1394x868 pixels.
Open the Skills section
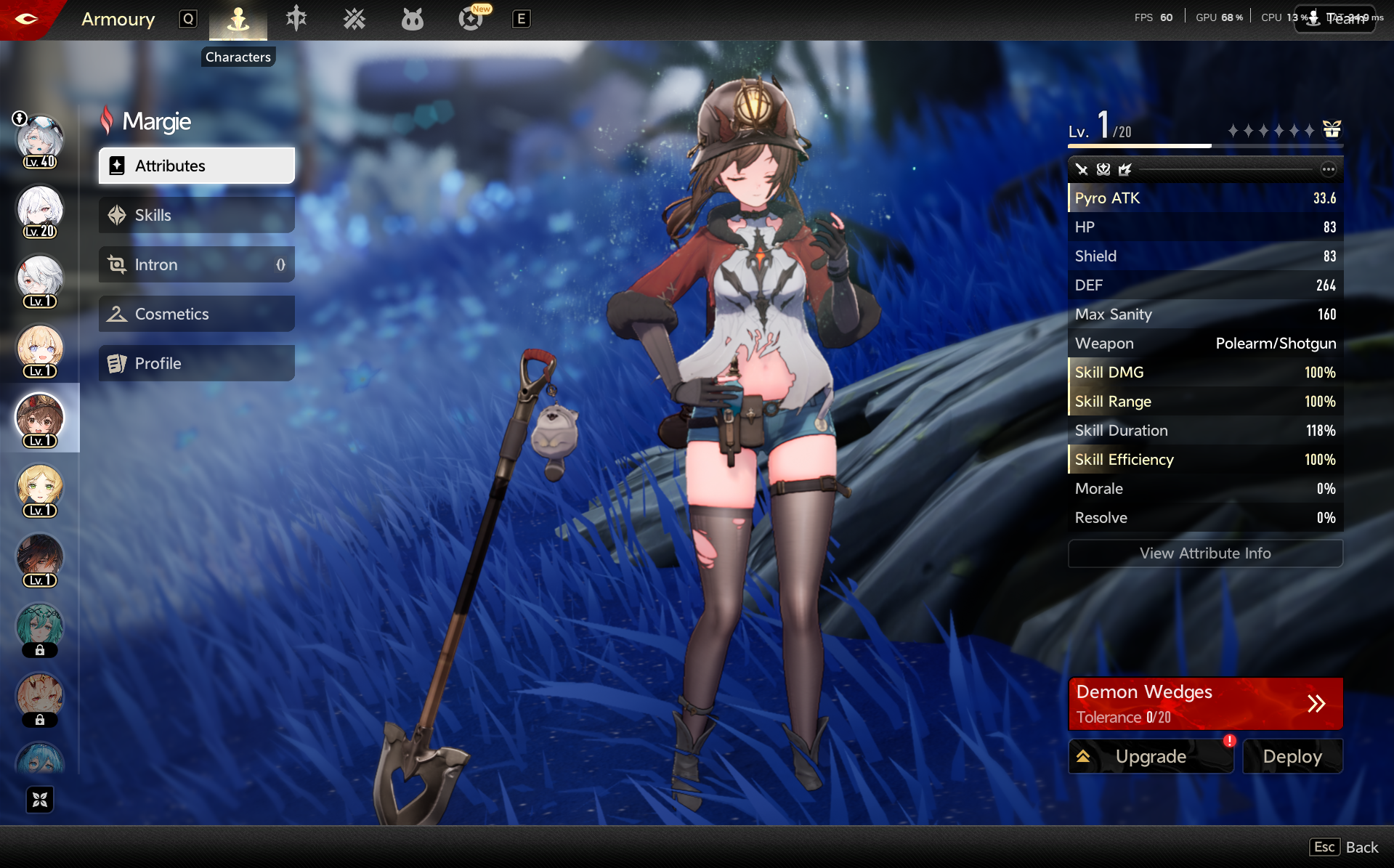[196, 215]
